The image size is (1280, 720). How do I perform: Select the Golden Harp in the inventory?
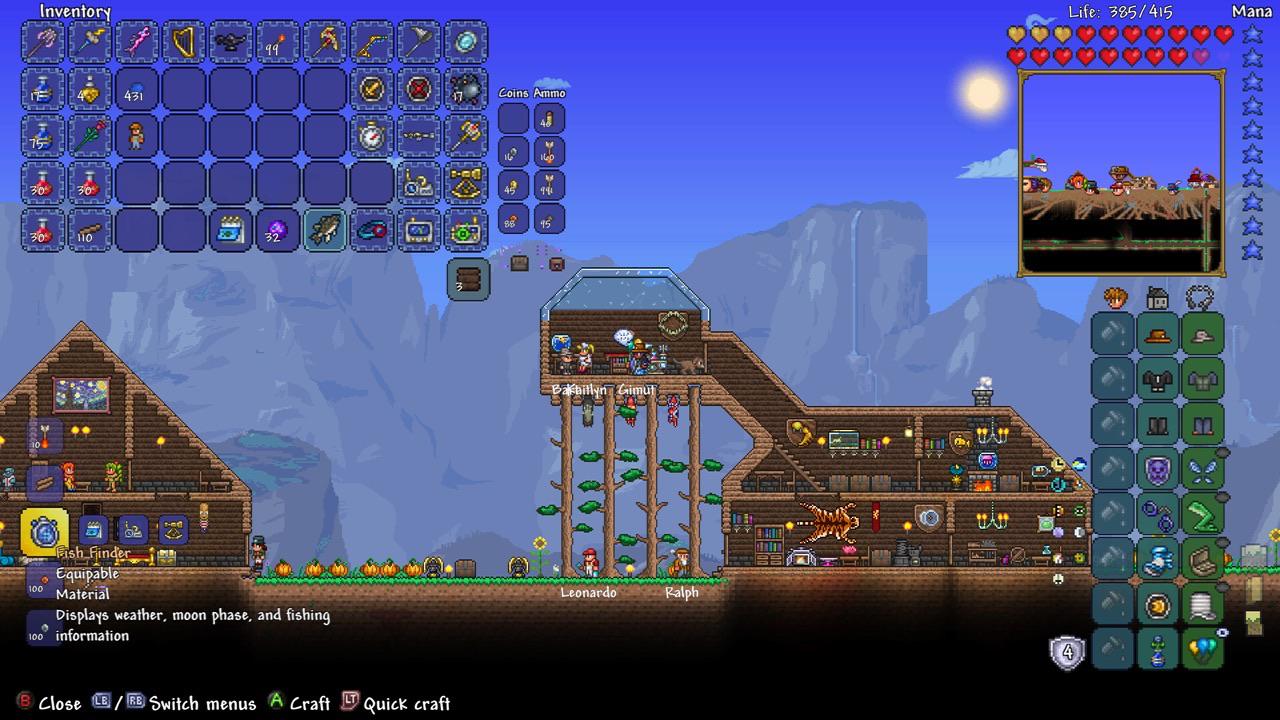pos(184,44)
